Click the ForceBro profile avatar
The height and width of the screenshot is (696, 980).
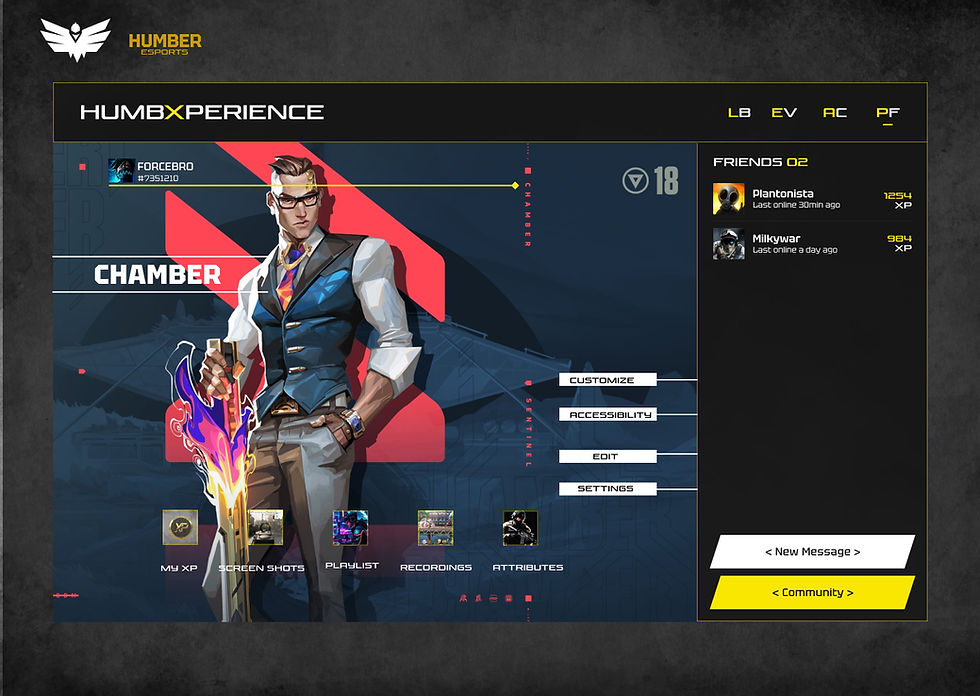pyautogui.click(x=121, y=171)
